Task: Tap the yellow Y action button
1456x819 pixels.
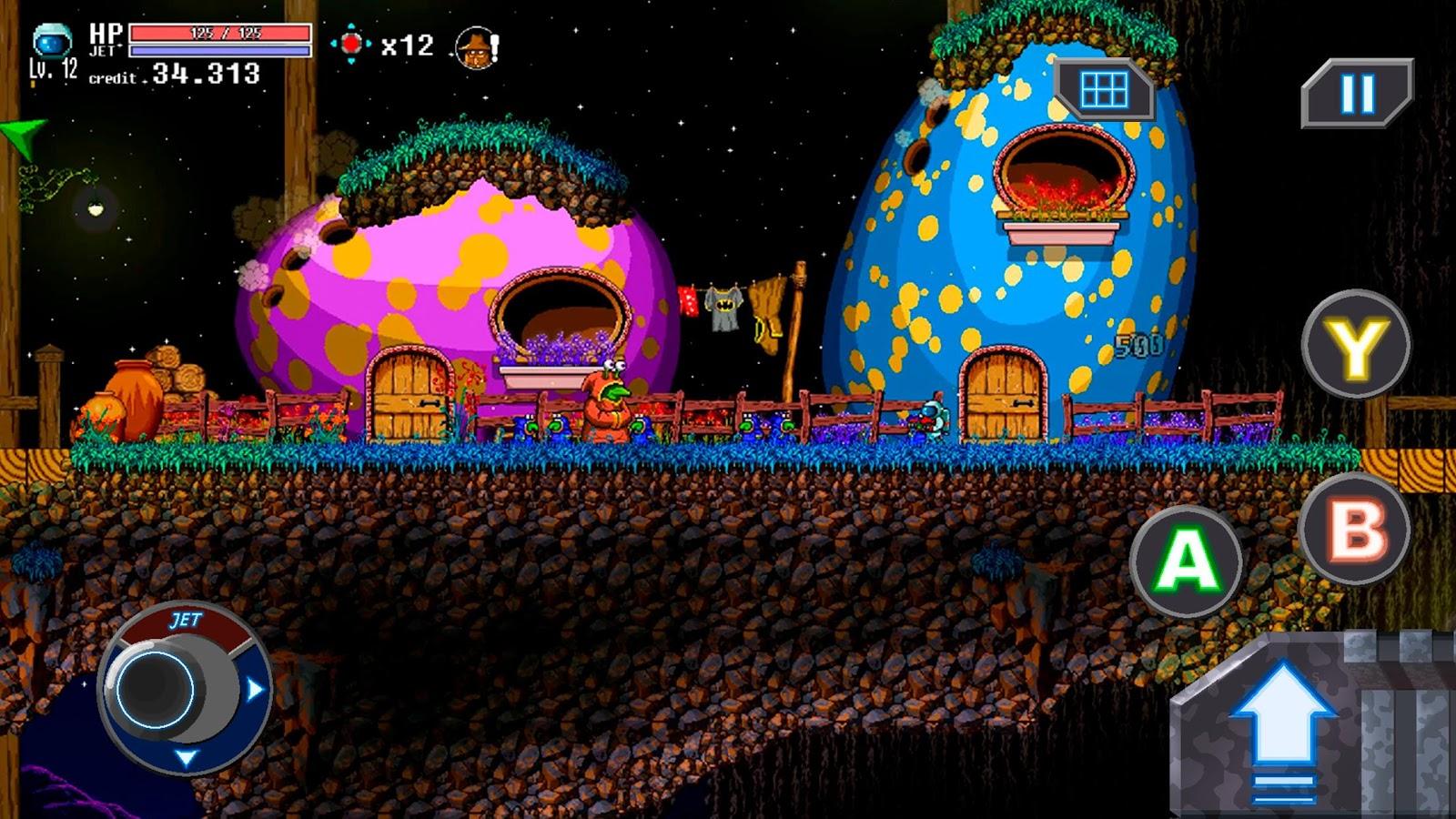Action: click(1355, 346)
